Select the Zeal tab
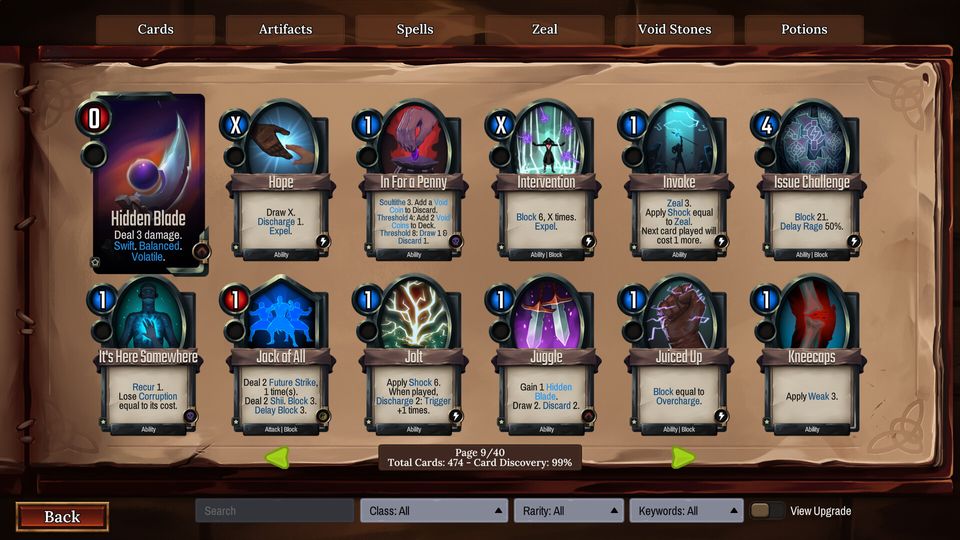Screen dimensions: 960x540 [x=544, y=29]
